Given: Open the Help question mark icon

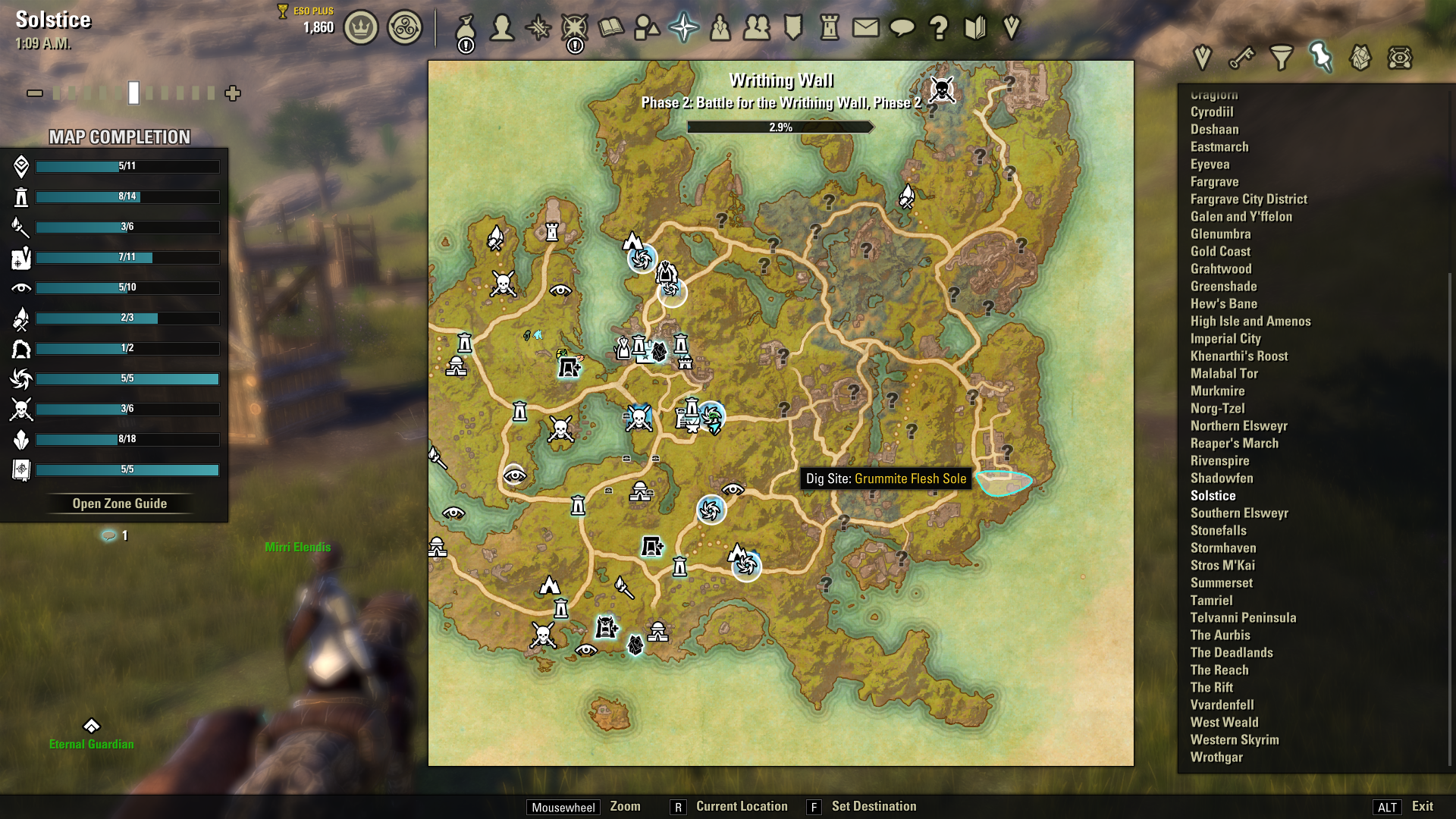Looking at the screenshot, I should (940, 28).
